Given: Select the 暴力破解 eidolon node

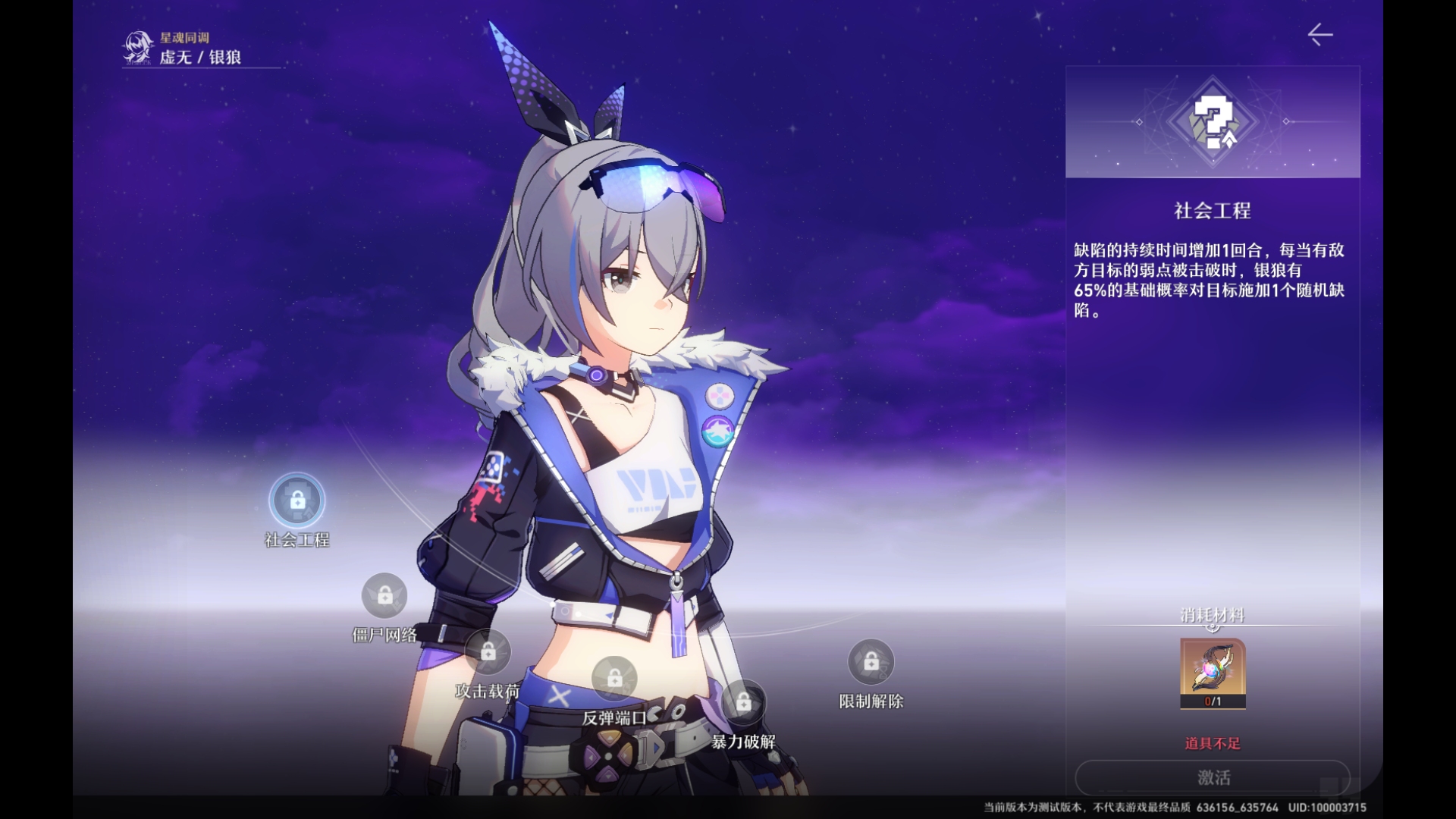Looking at the screenshot, I should tap(743, 702).
